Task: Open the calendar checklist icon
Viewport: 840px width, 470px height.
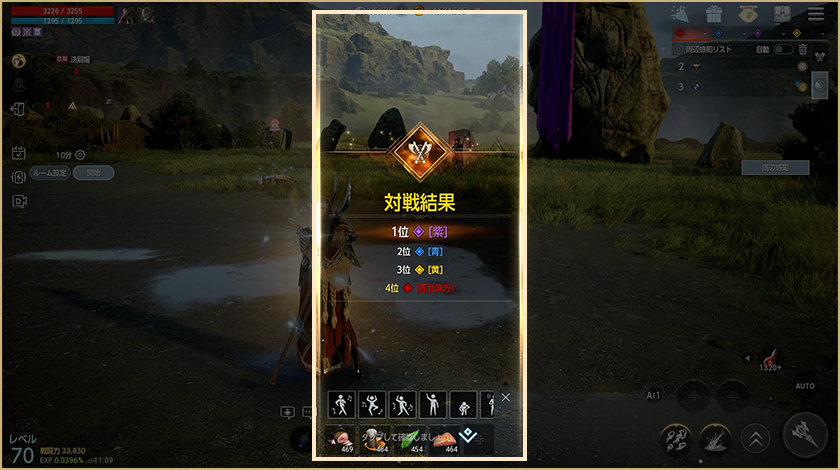Action: pos(18,153)
